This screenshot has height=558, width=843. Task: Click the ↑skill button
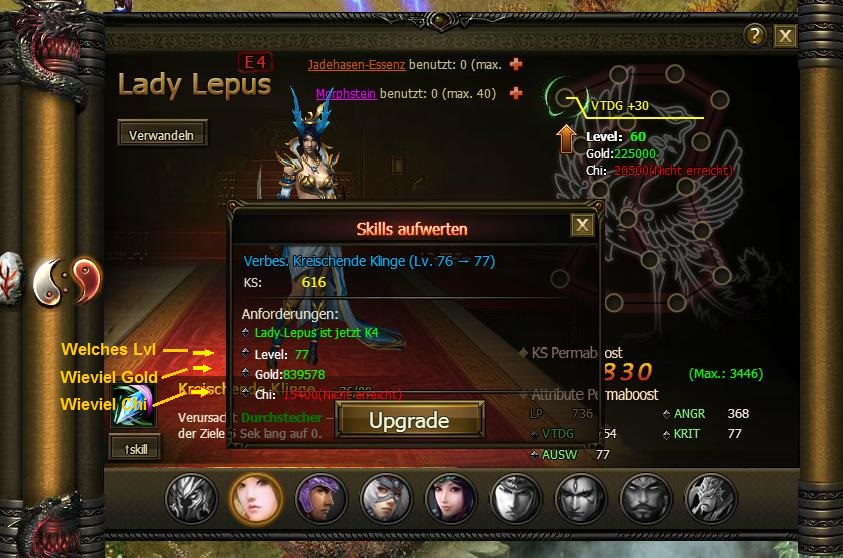(x=135, y=449)
